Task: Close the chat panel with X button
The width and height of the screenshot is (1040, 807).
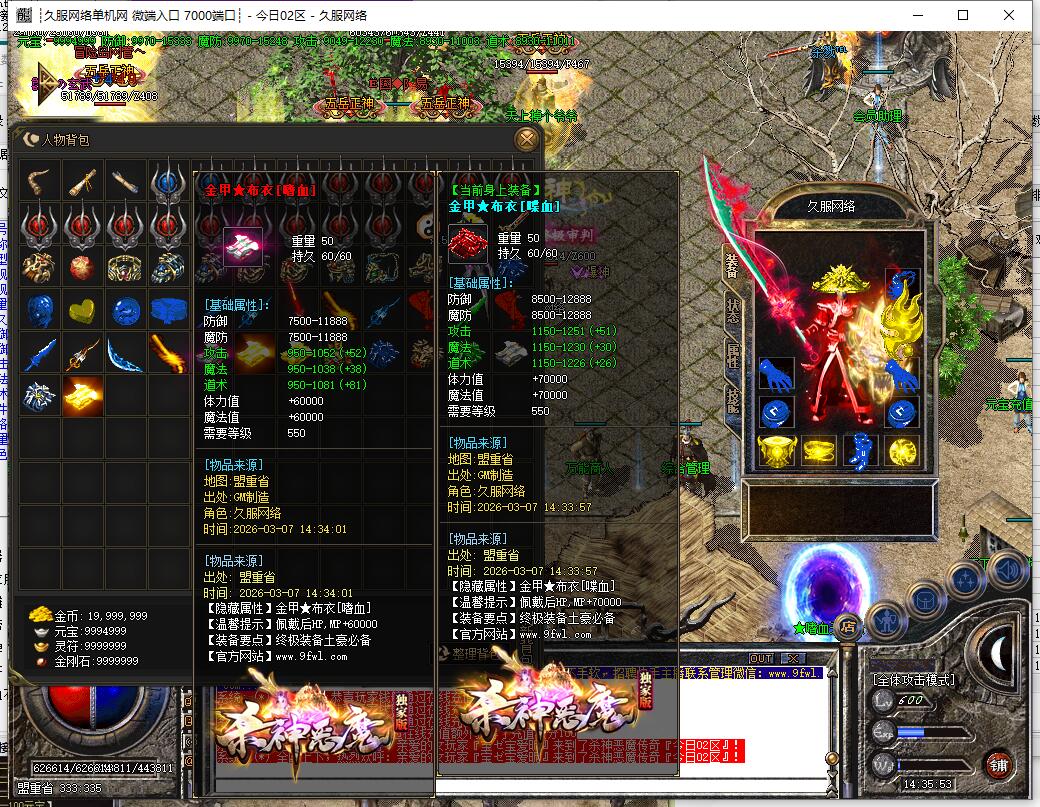Action: pyautogui.click(x=792, y=658)
